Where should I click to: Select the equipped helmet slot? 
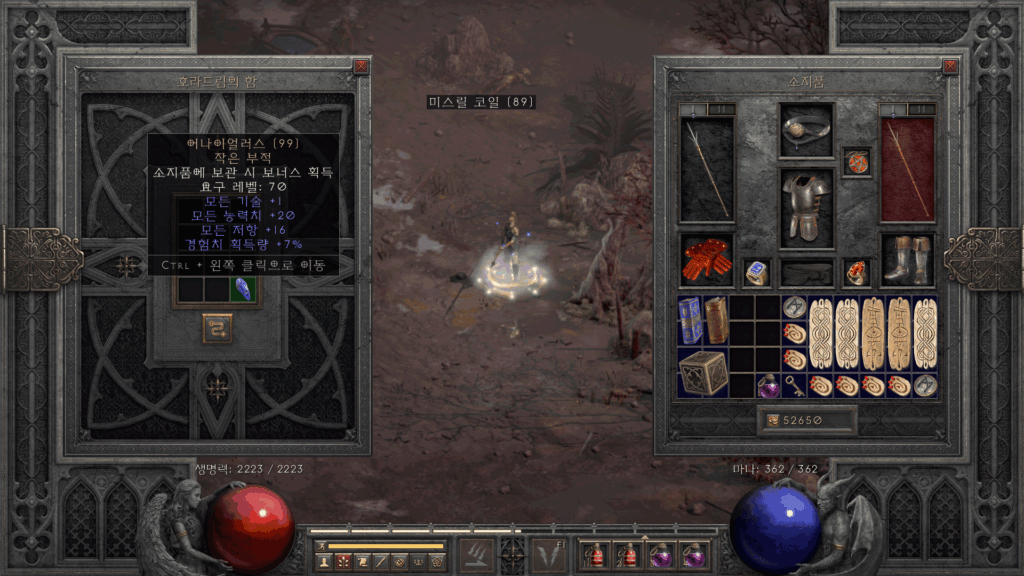[x=806, y=130]
